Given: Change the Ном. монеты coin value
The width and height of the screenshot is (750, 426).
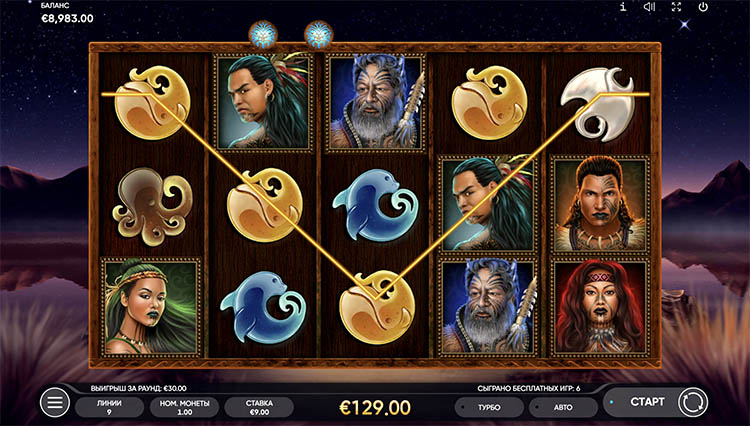Looking at the screenshot, I should click(x=182, y=406).
